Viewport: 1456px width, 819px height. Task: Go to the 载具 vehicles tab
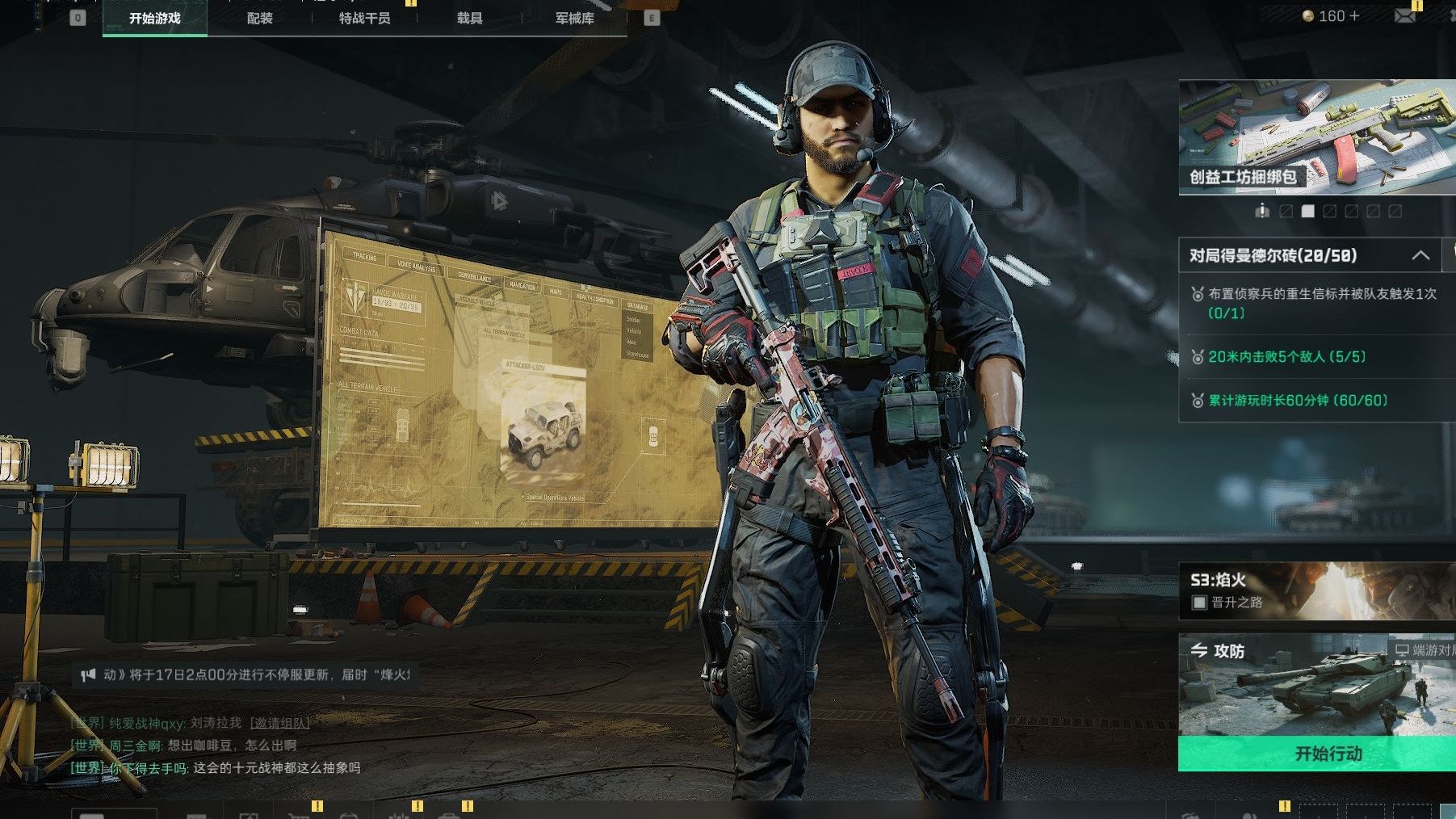[x=469, y=19]
